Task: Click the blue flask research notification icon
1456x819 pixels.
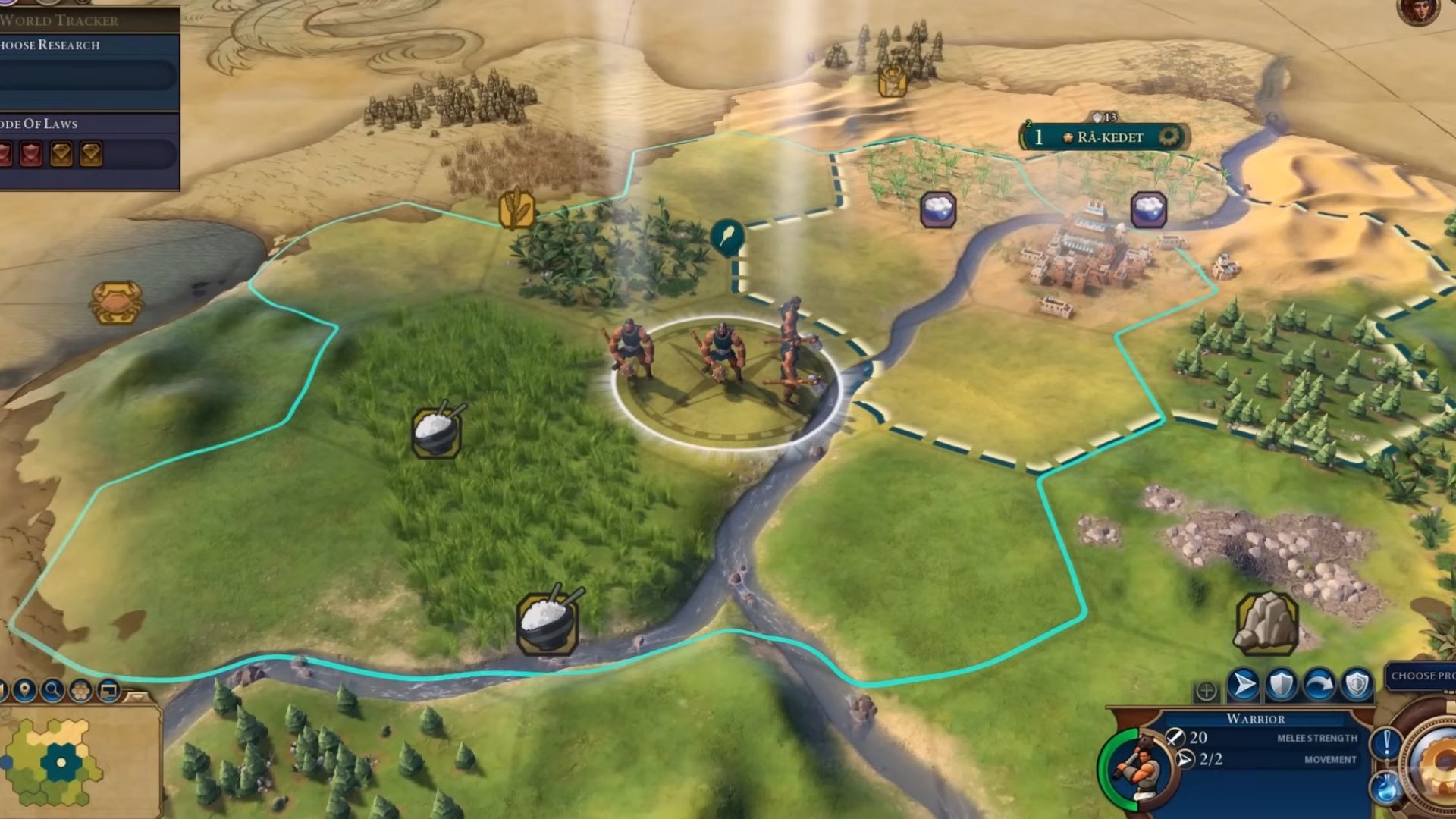Action: click(1385, 786)
